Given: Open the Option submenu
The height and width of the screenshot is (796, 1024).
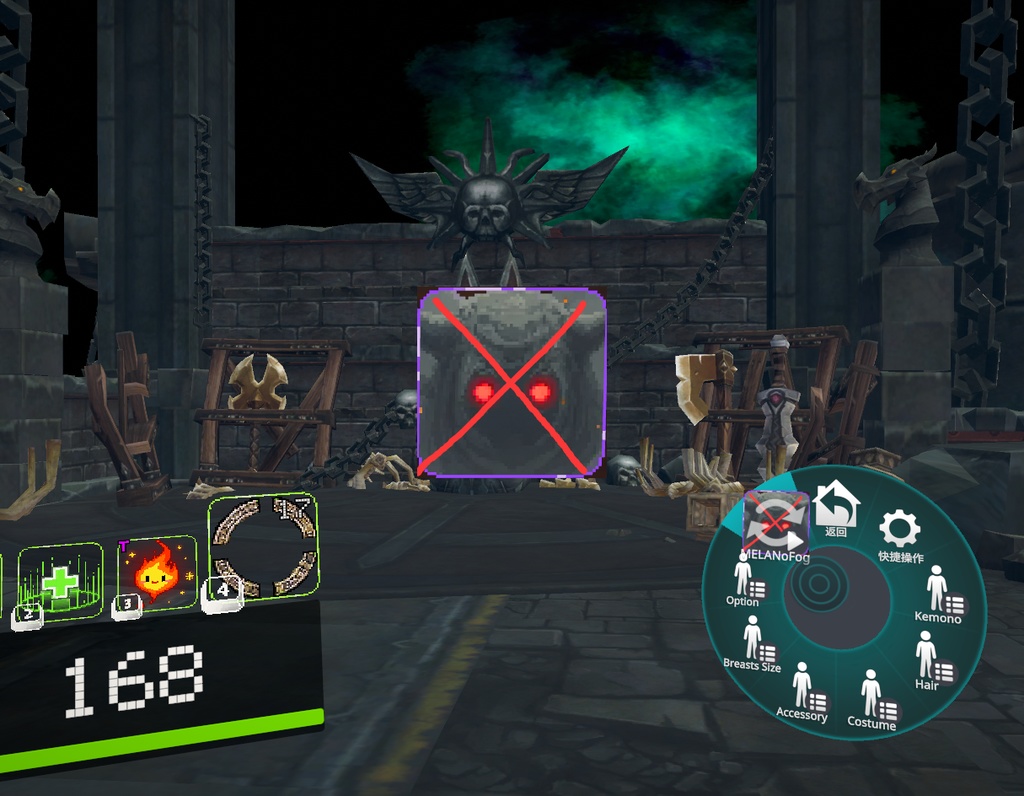Looking at the screenshot, I should click(x=743, y=580).
